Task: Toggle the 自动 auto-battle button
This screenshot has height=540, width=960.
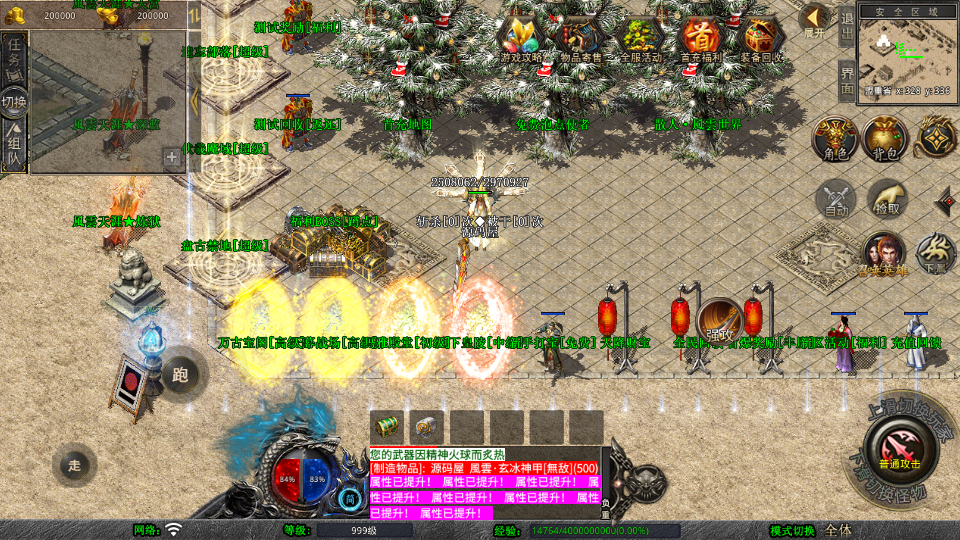Action: (835, 199)
